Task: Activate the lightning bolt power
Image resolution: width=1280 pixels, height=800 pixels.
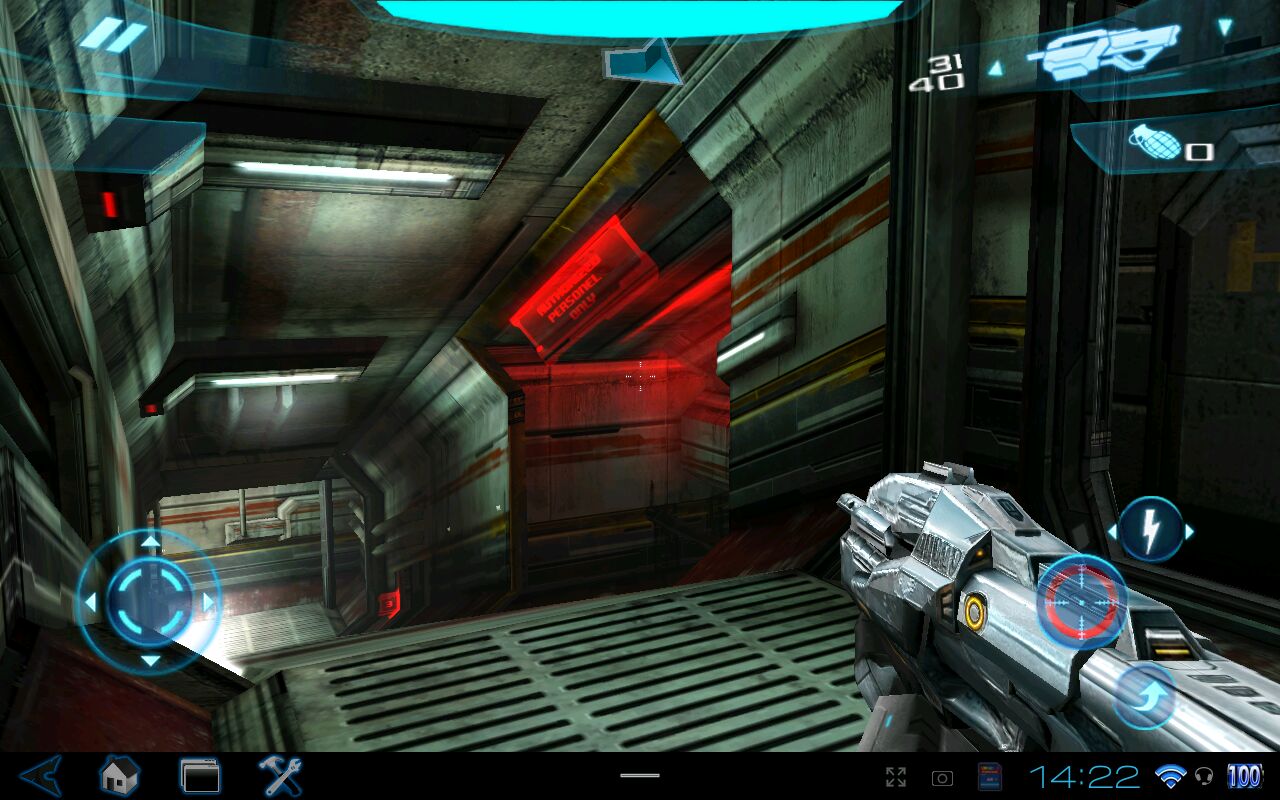Action: point(1150,530)
